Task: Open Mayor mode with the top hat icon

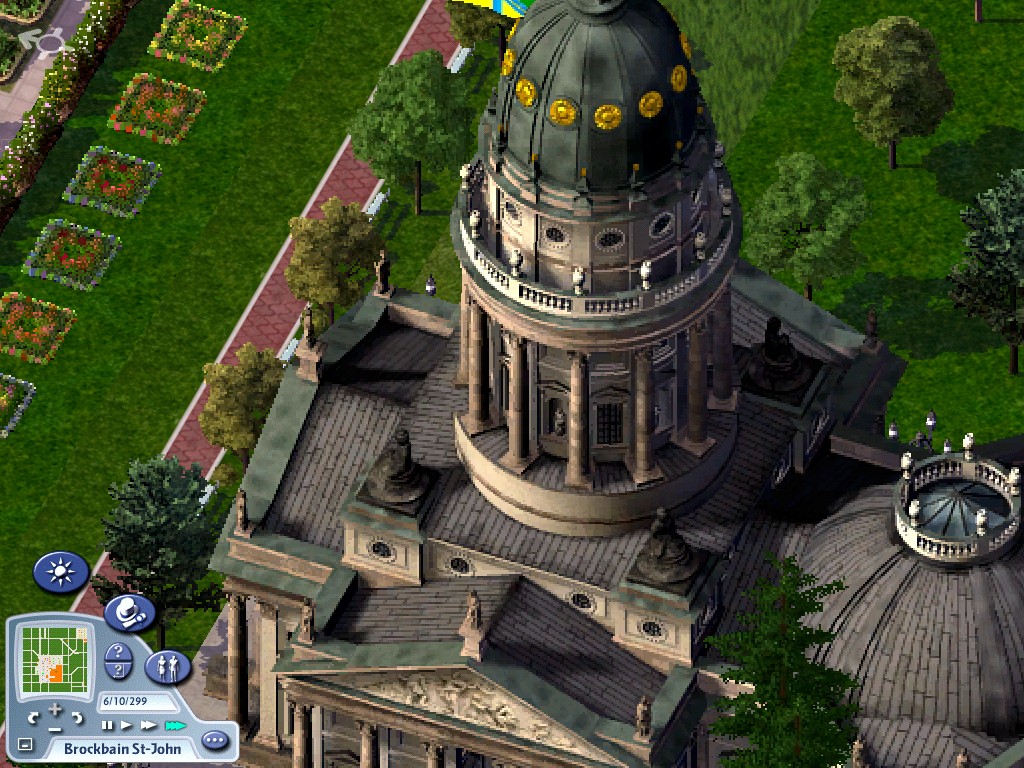Action: 129,612
